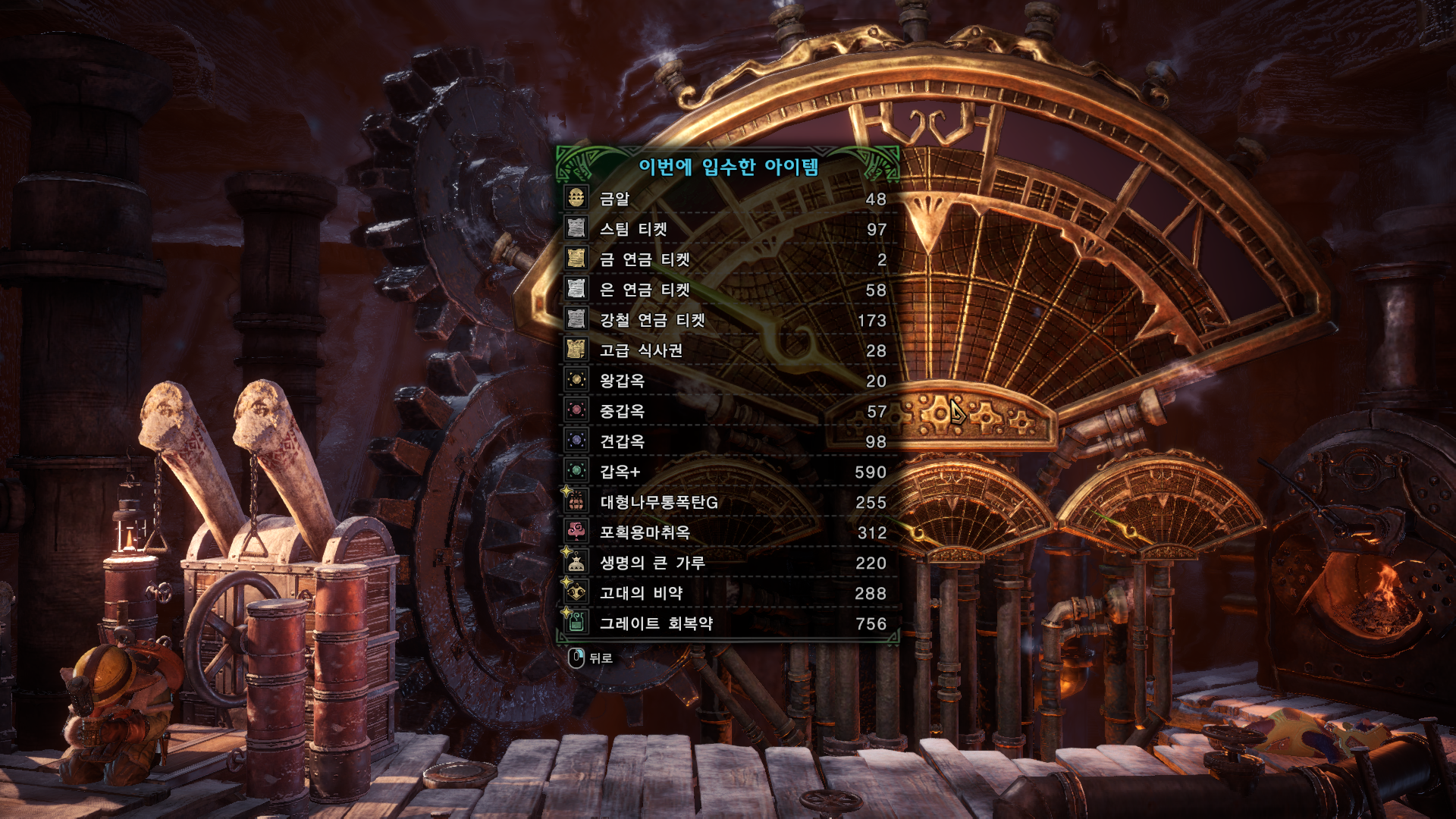
Task: Select the 고대의 비약 row
Action: point(728,593)
